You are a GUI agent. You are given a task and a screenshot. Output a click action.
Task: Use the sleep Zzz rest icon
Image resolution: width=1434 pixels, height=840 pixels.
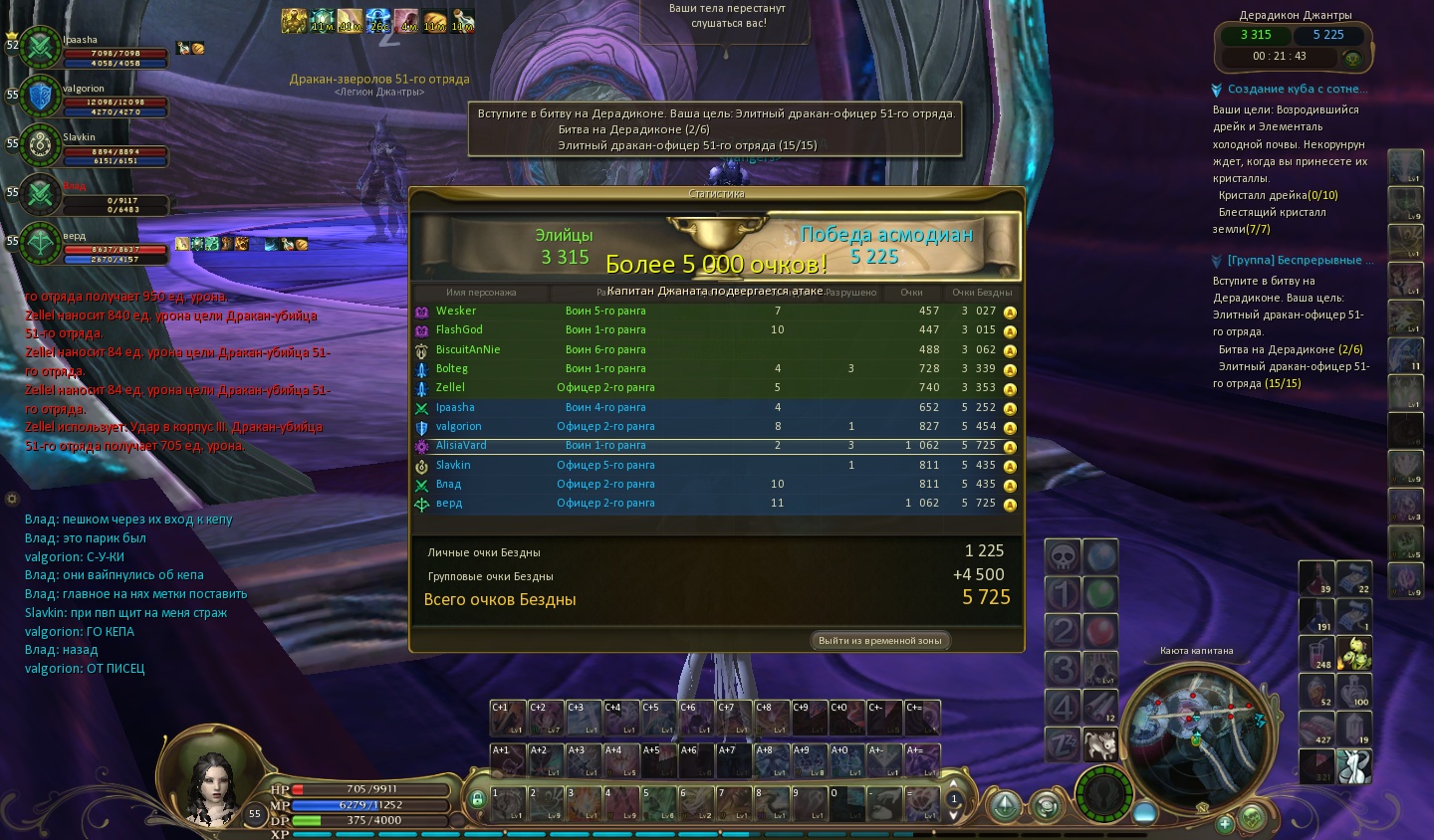(1062, 743)
